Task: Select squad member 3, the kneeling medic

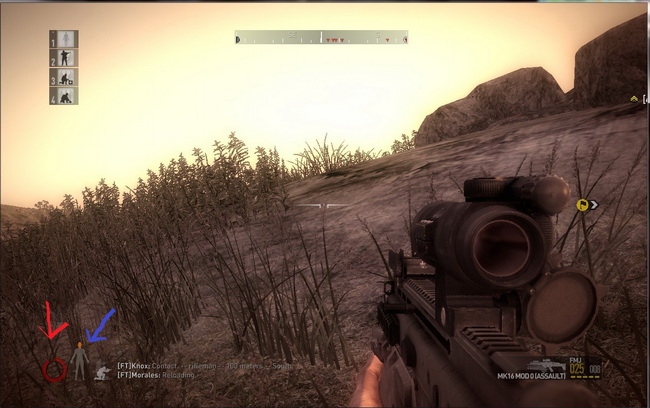Action: 64,77
